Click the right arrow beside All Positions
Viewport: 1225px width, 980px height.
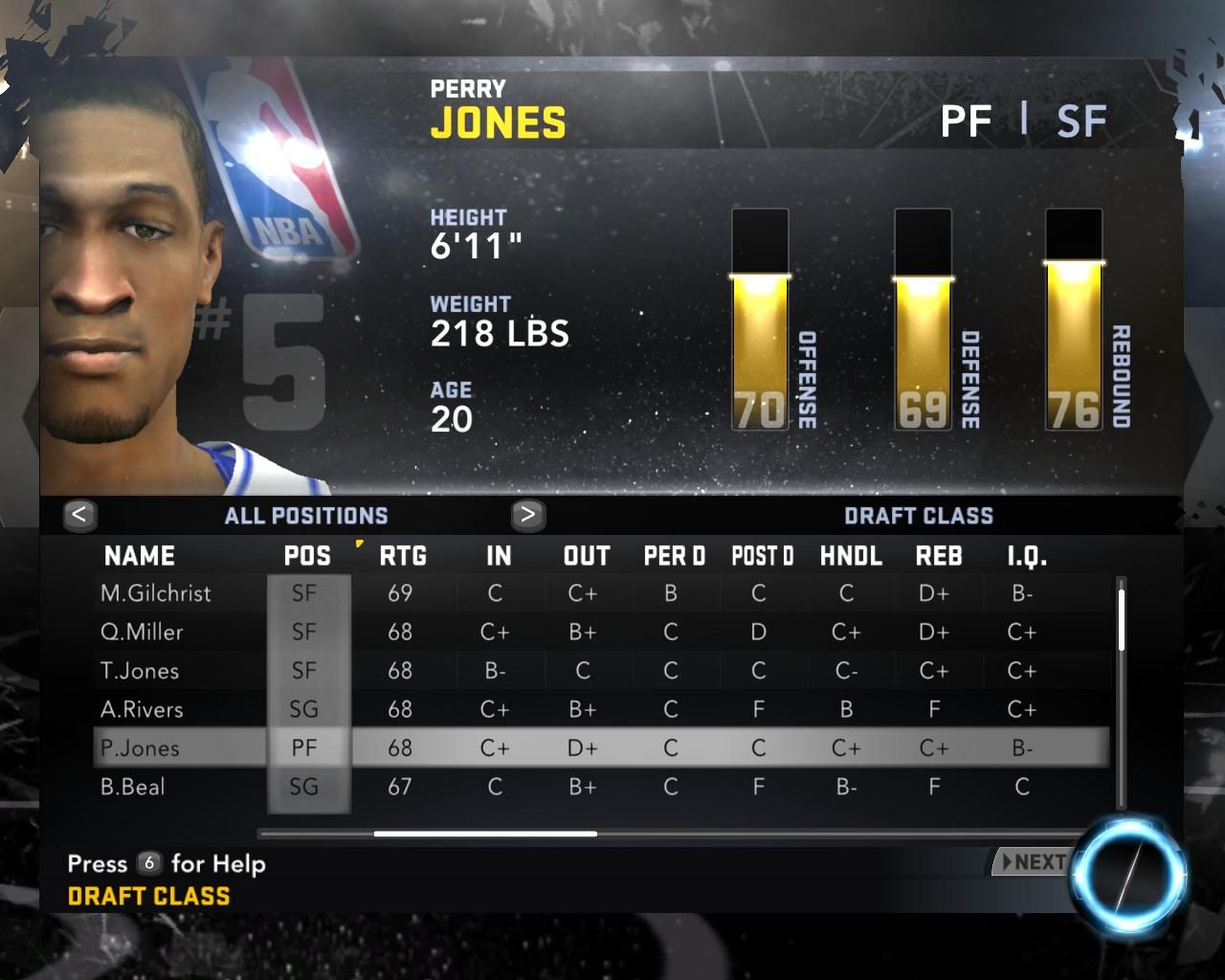(527, 516)
